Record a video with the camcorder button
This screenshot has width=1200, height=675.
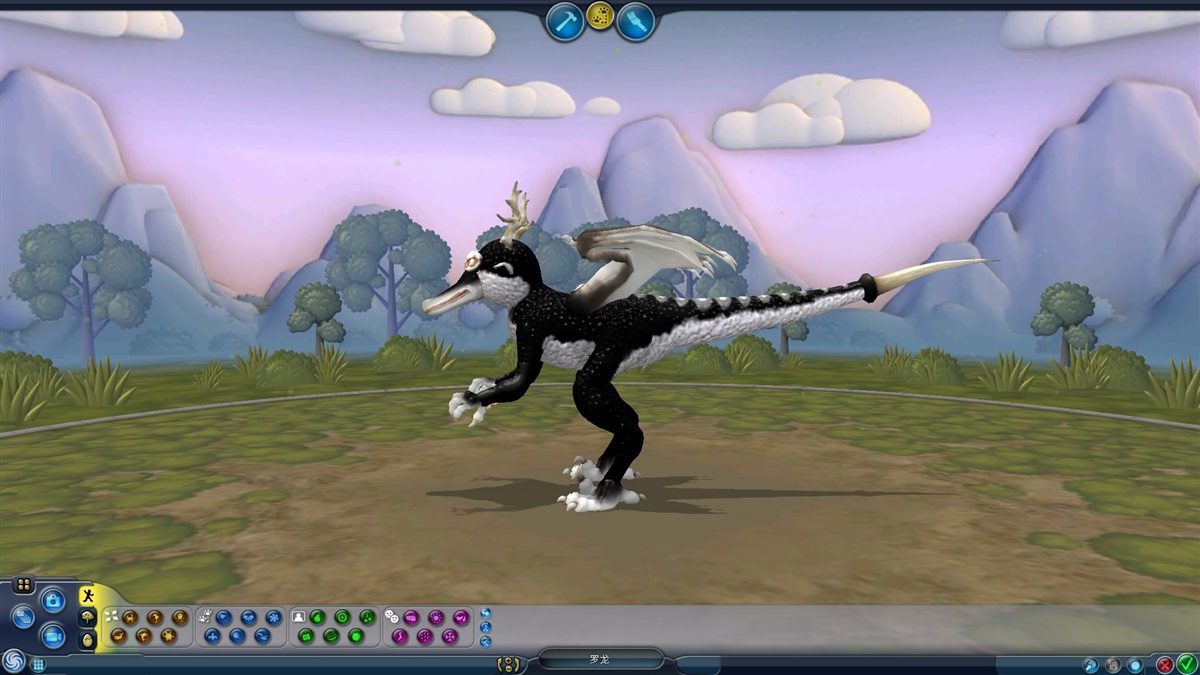53,635
